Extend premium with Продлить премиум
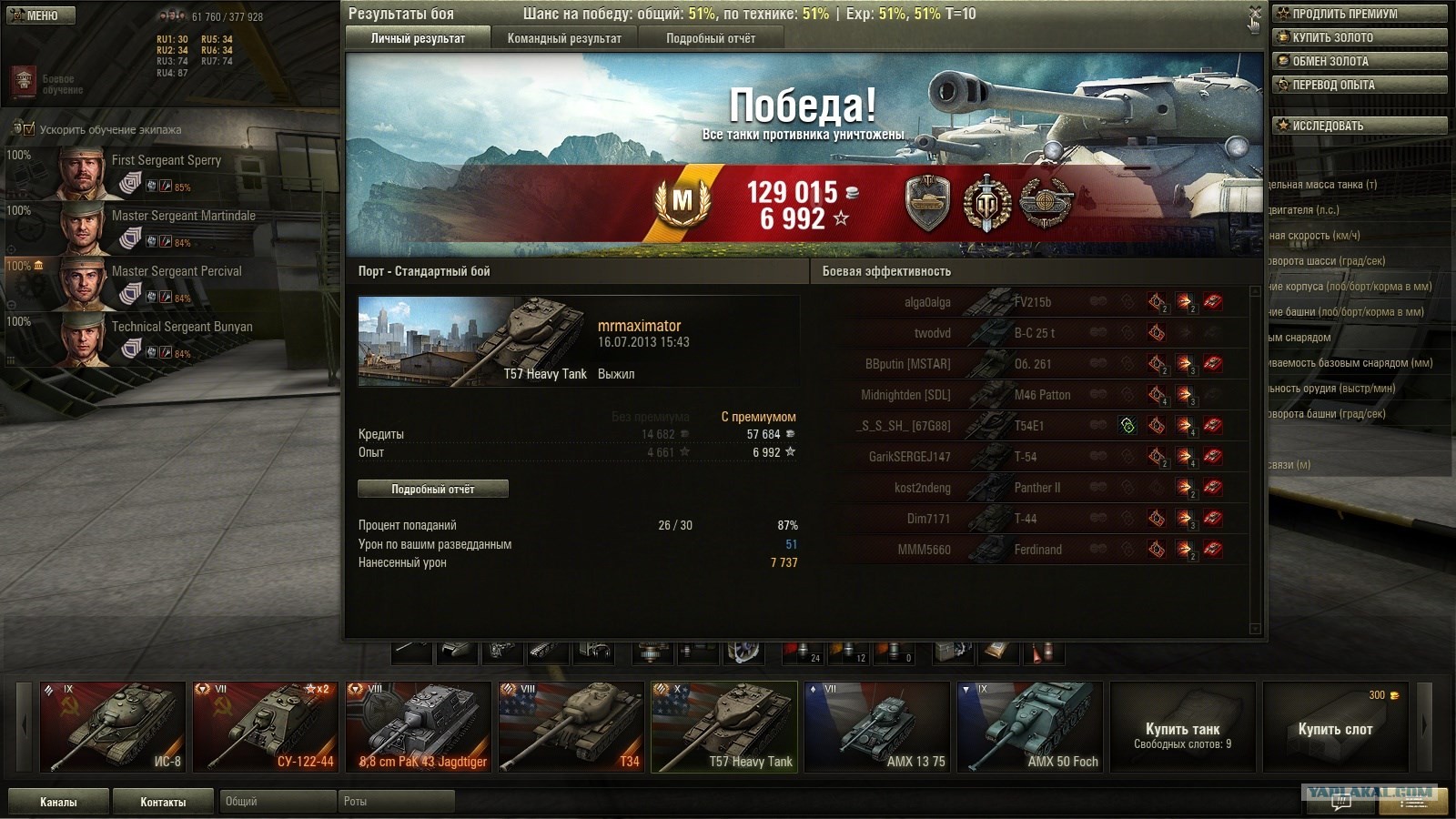 (x=1359, y=14)
